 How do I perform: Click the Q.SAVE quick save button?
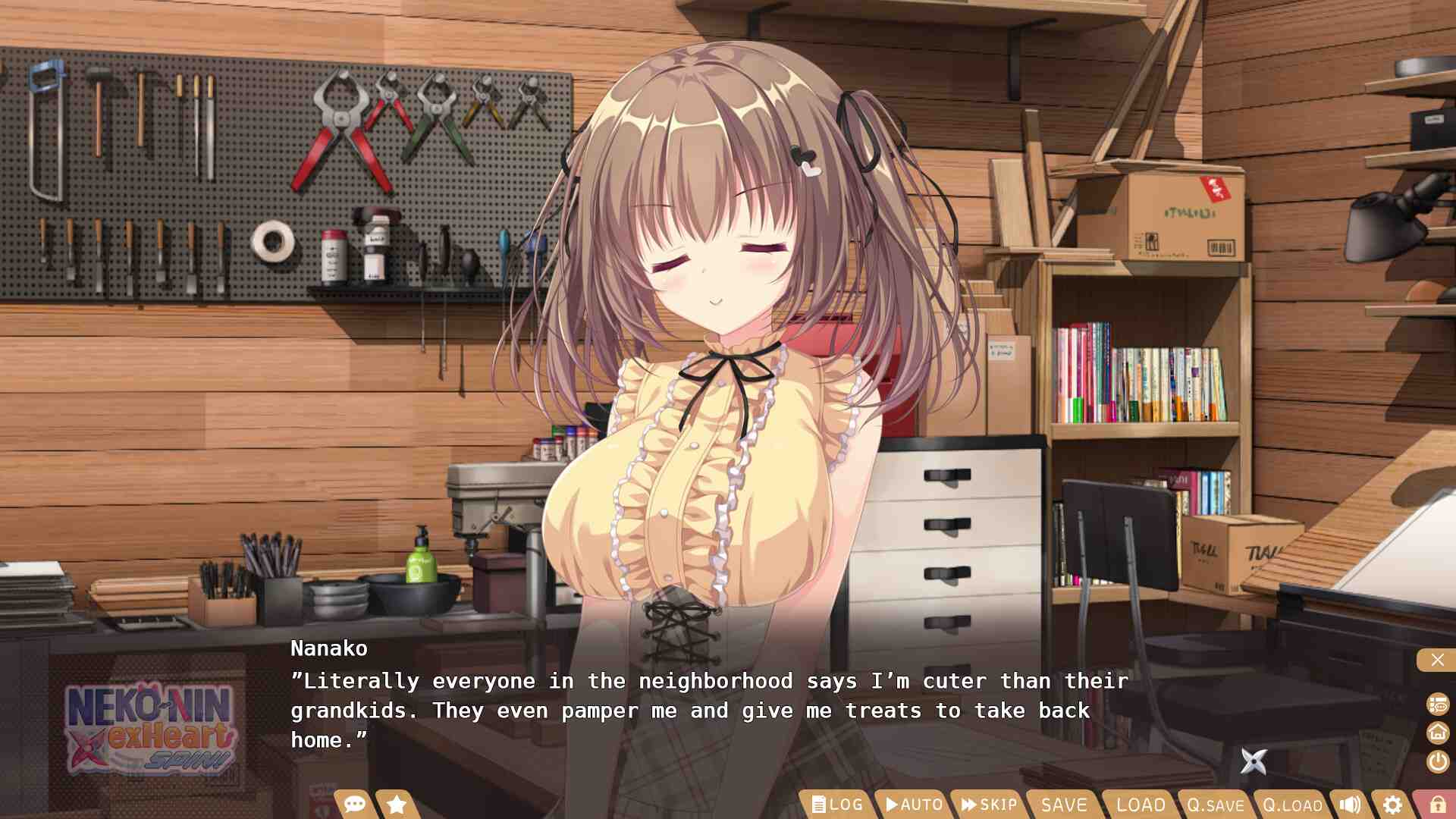[x=1216, y=805]
